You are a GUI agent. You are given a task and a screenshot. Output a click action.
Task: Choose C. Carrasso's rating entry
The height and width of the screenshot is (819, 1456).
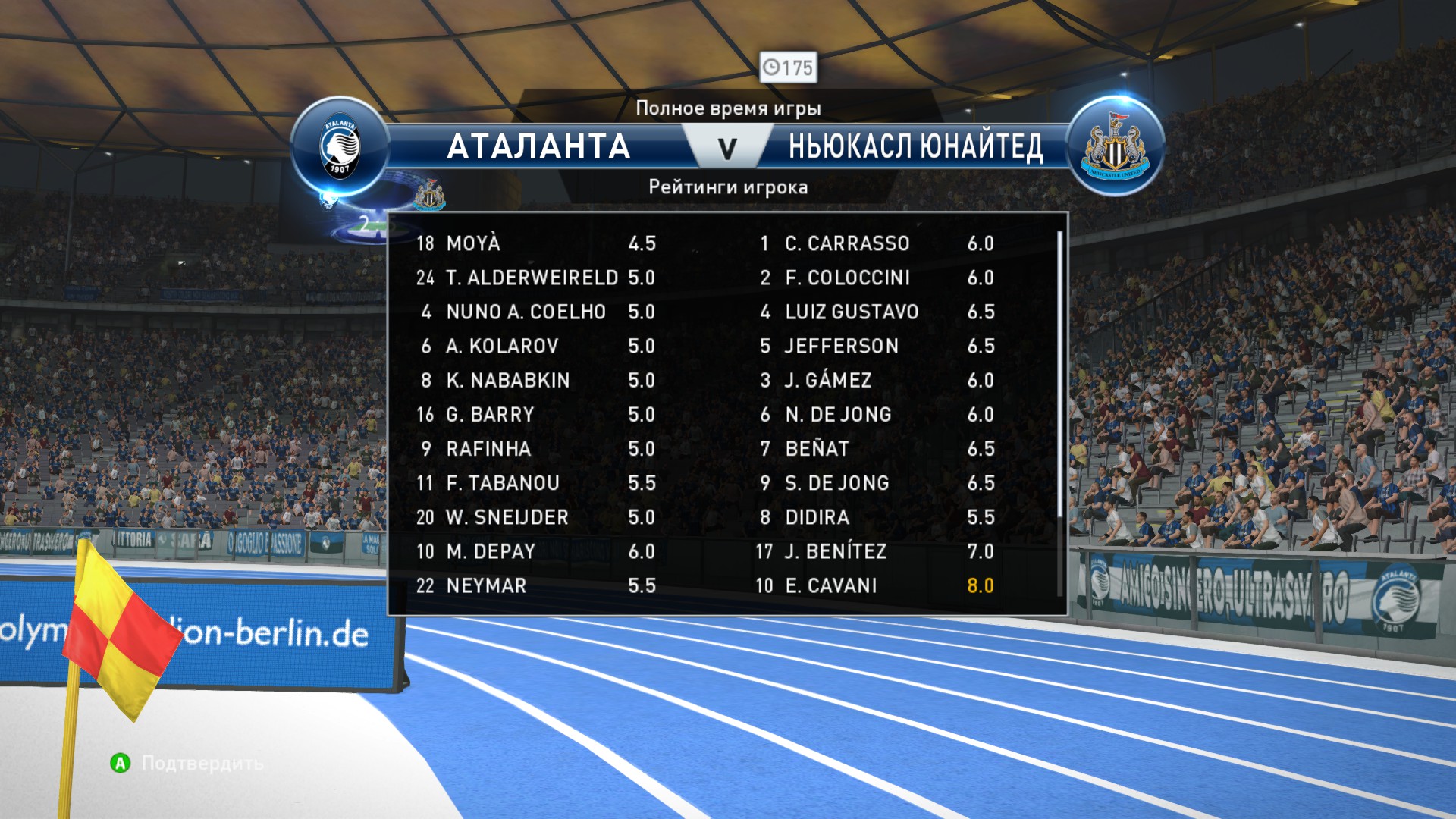[876, 243]
